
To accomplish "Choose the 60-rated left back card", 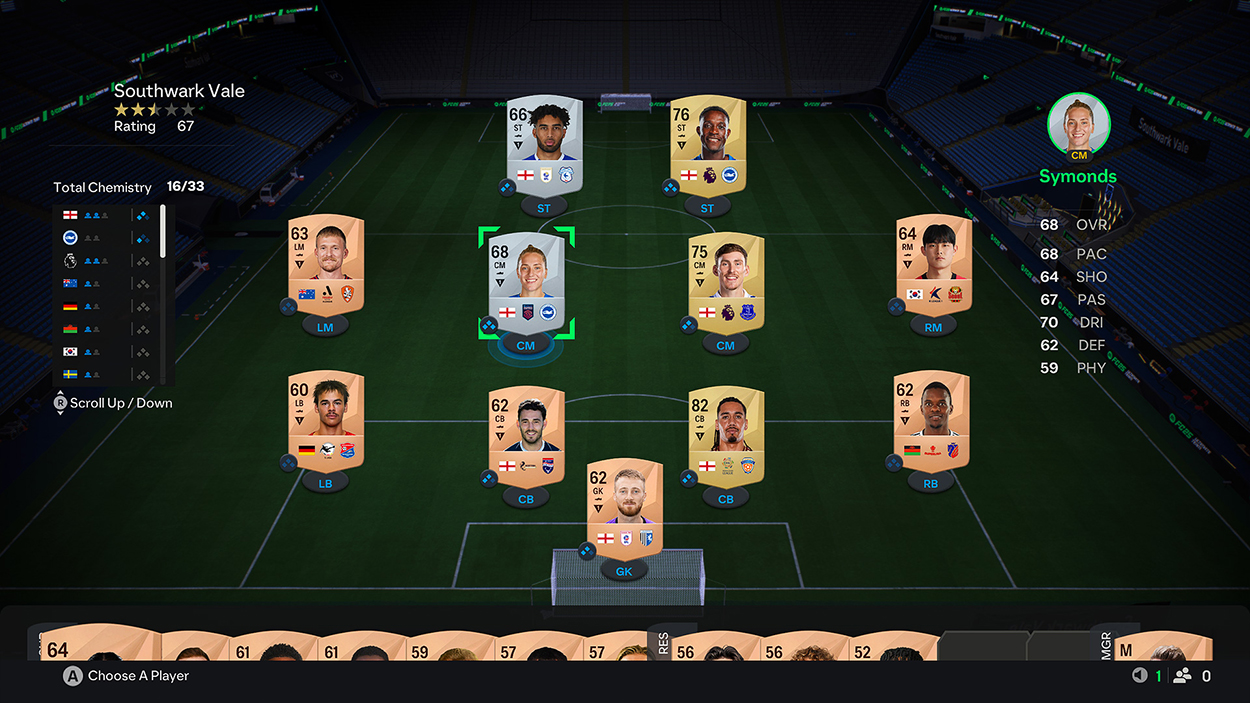I will point(325,420).
